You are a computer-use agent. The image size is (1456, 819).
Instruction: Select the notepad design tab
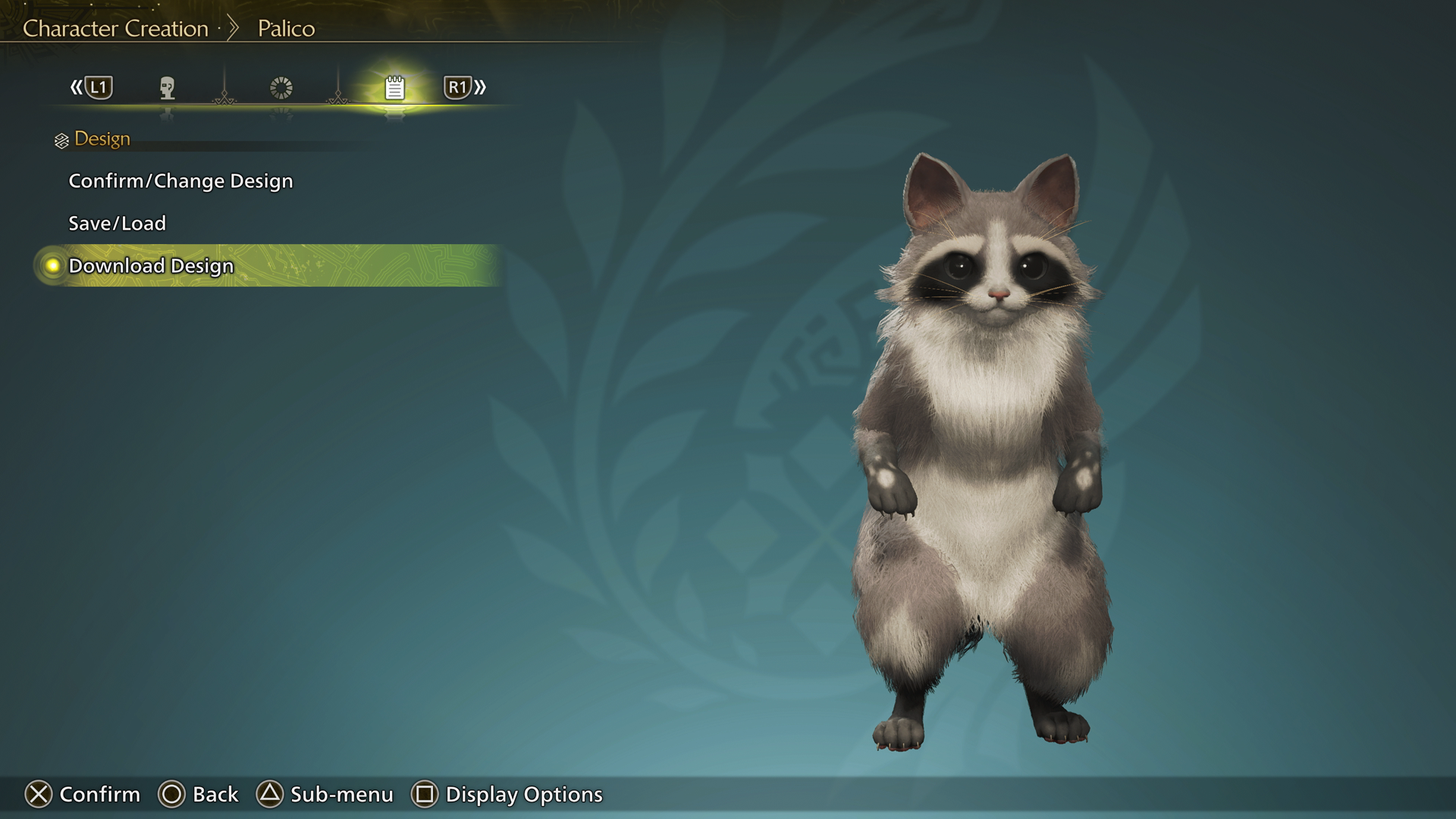(x=394, y=88)
